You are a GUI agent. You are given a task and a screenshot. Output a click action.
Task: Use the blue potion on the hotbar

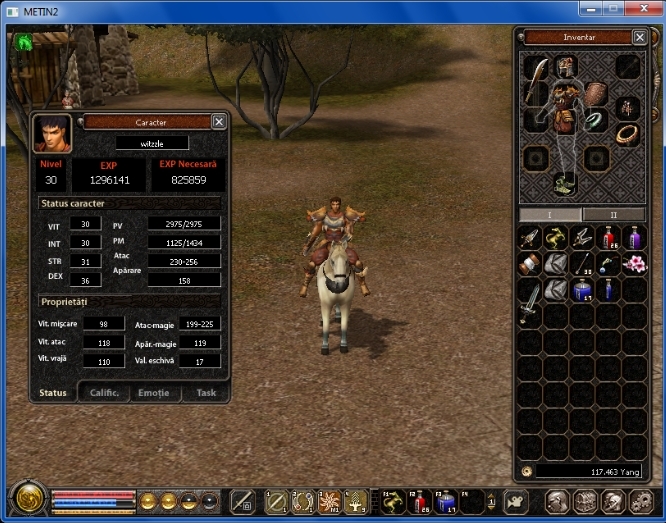445,501
